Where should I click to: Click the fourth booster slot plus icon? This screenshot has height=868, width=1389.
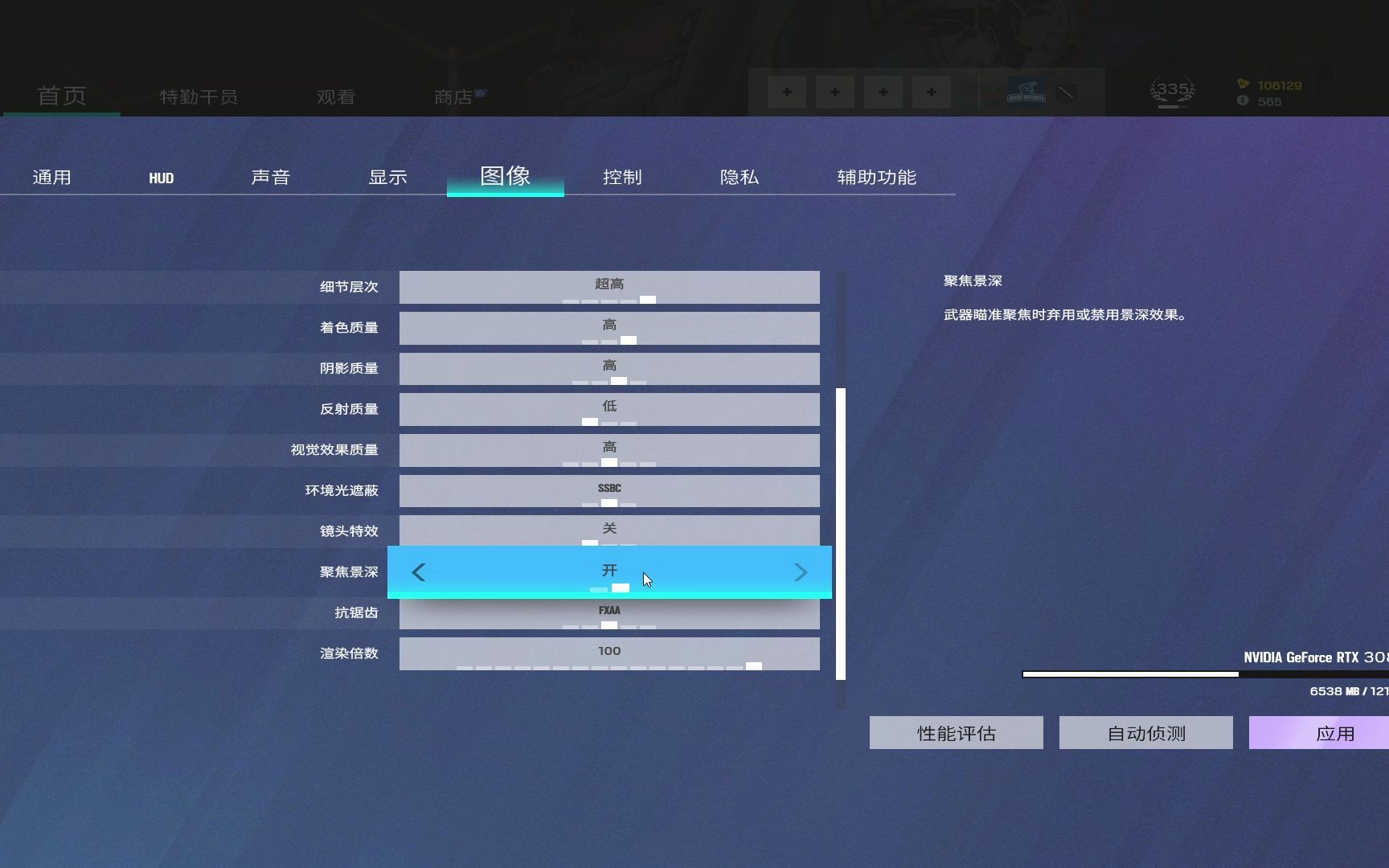pyautogui.click(x=931, y=92)
